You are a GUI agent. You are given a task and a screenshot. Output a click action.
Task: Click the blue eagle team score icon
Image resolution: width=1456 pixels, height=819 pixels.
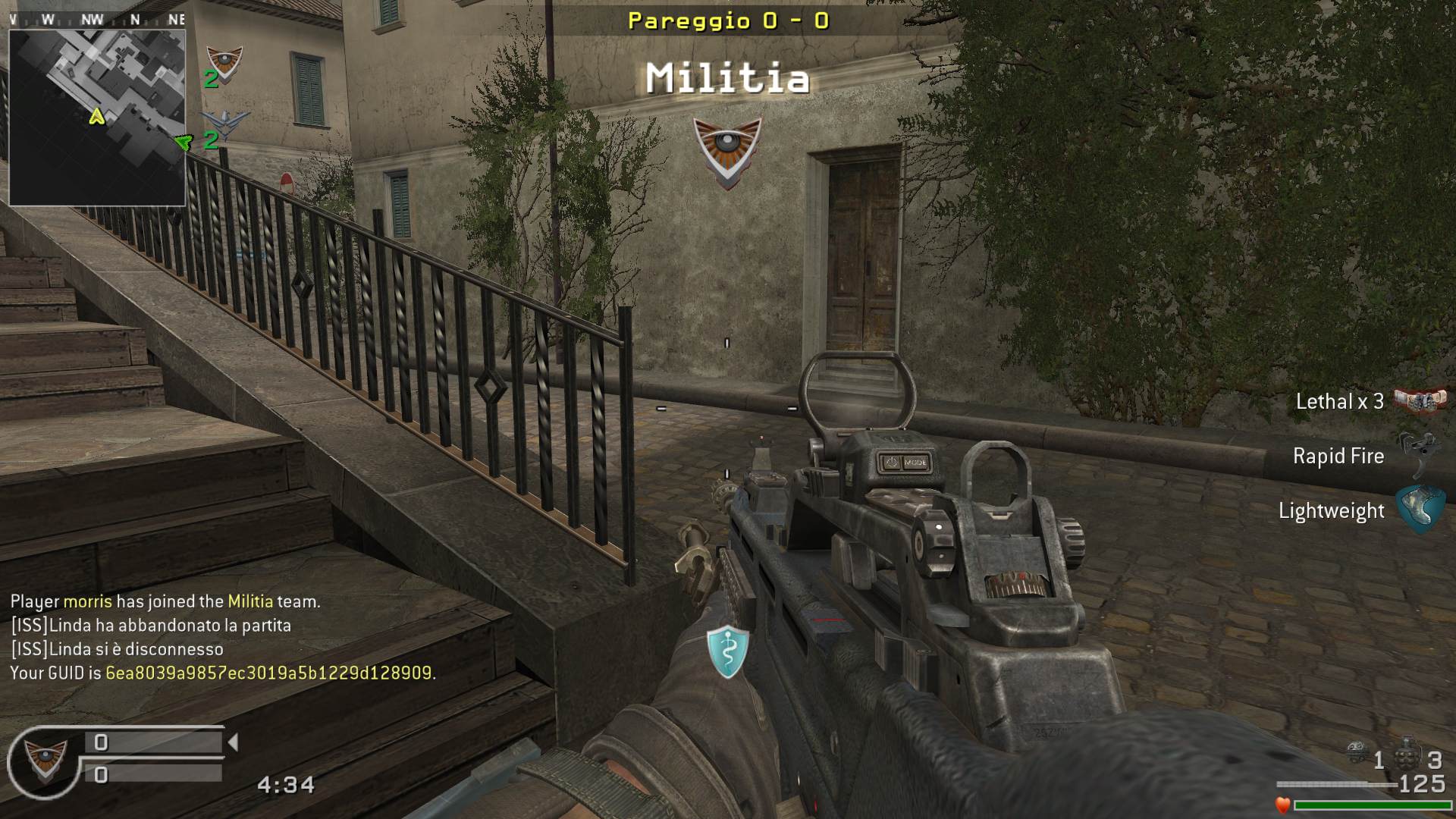[225, 124]
